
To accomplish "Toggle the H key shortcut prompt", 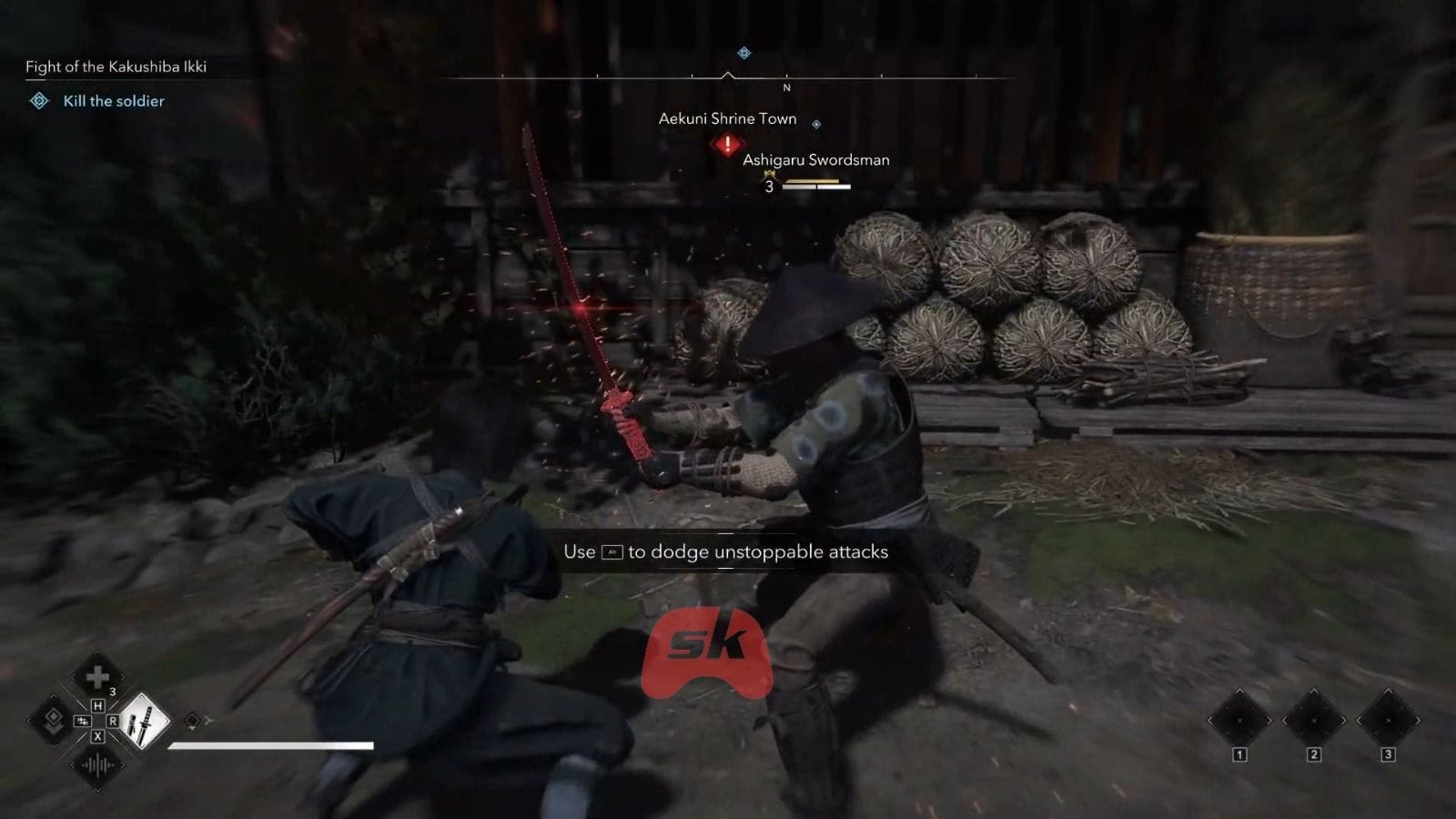I will tap(98, 706).
